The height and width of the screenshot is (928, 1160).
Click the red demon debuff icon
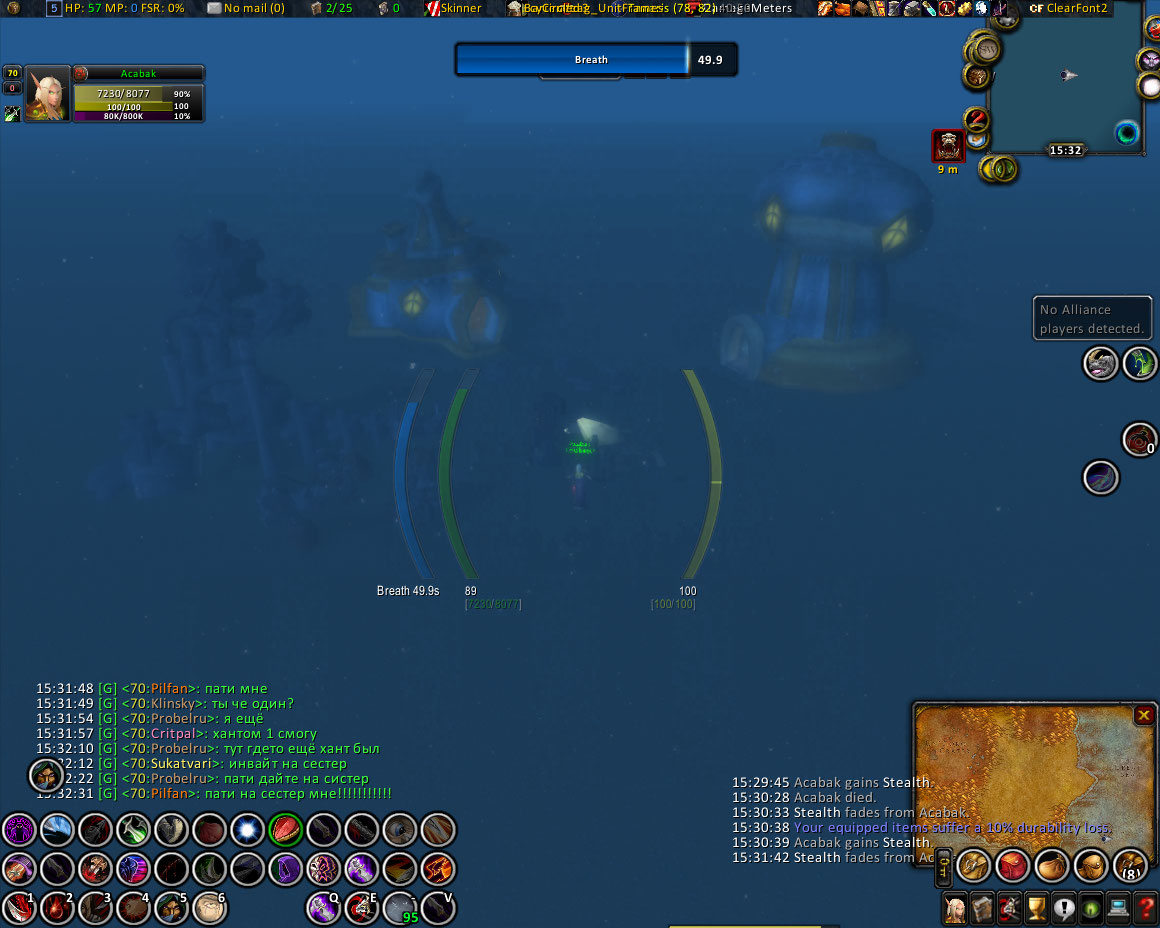click(948, 146)
